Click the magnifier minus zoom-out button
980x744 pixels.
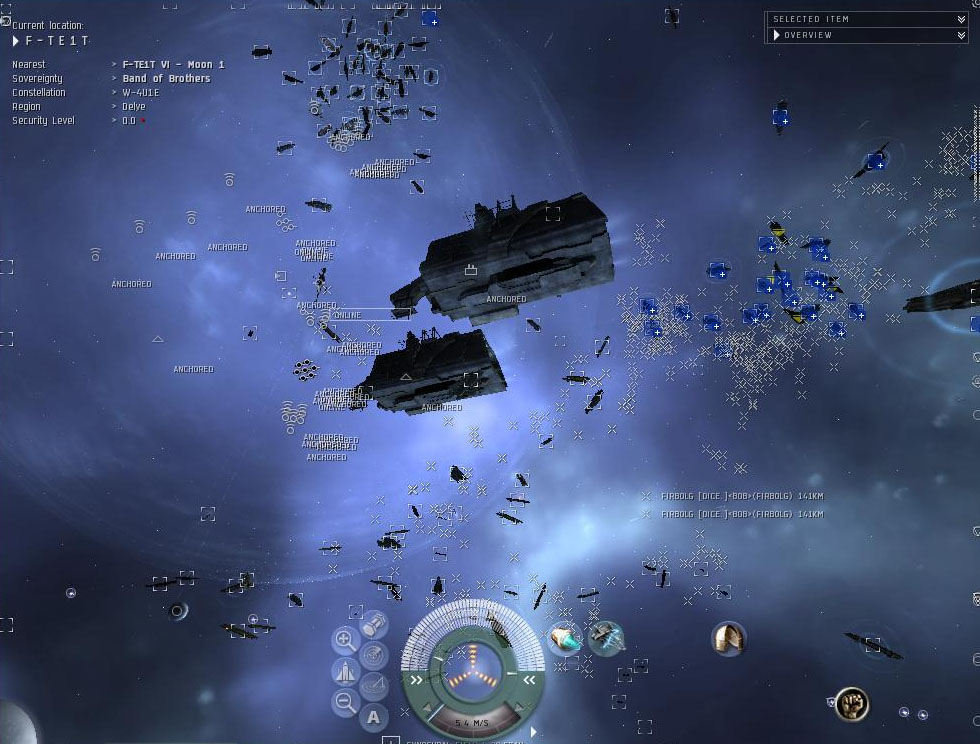[x=345, y=702]
